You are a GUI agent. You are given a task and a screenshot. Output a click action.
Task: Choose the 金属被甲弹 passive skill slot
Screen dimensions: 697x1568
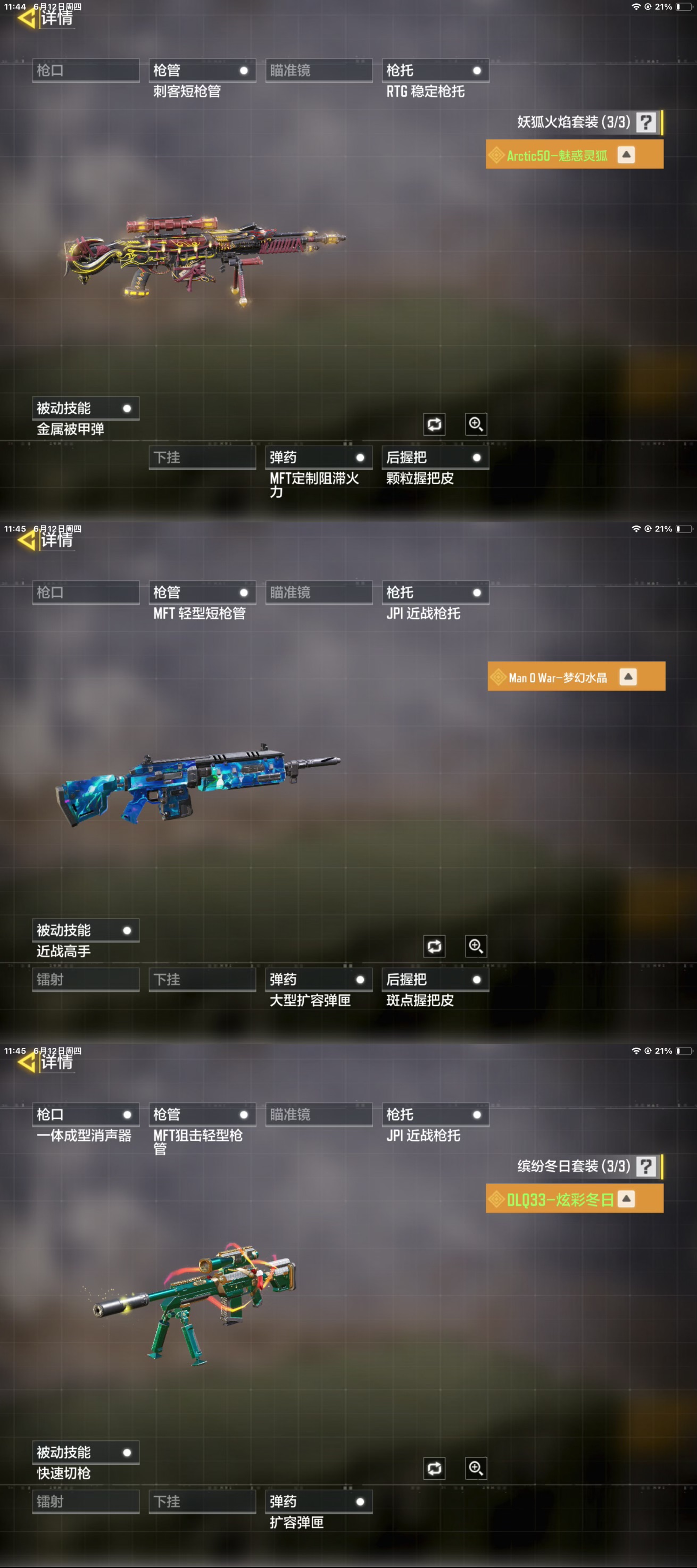tap(85, 408)
